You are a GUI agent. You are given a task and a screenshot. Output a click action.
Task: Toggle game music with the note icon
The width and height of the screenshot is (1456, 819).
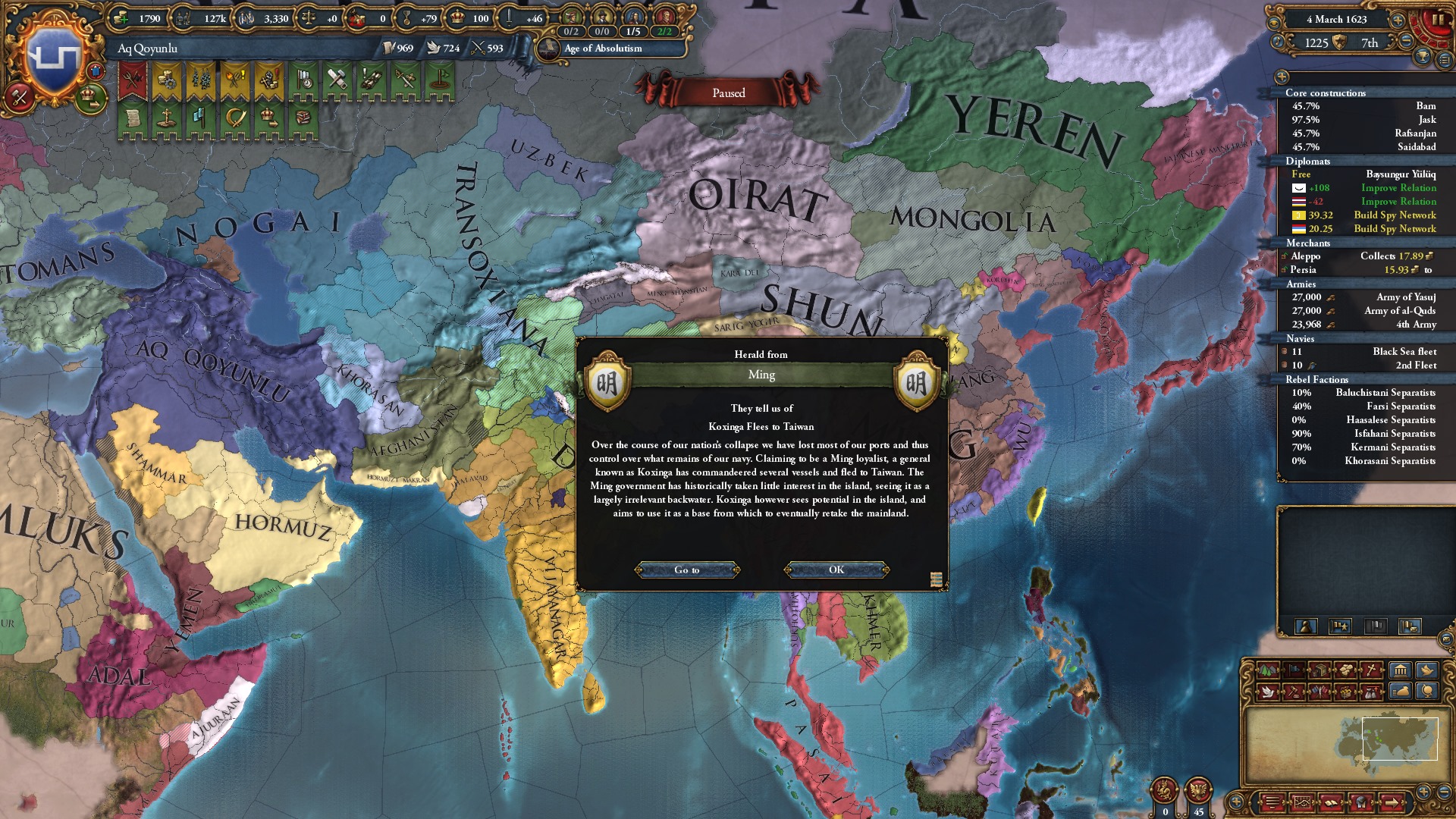click(x=1277, y=42)
